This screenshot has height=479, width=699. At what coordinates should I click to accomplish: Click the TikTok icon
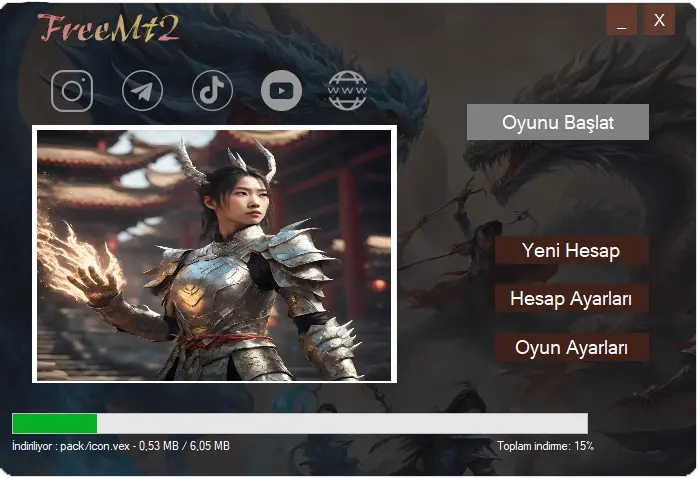pyautogui.click(x=212, y=91)
